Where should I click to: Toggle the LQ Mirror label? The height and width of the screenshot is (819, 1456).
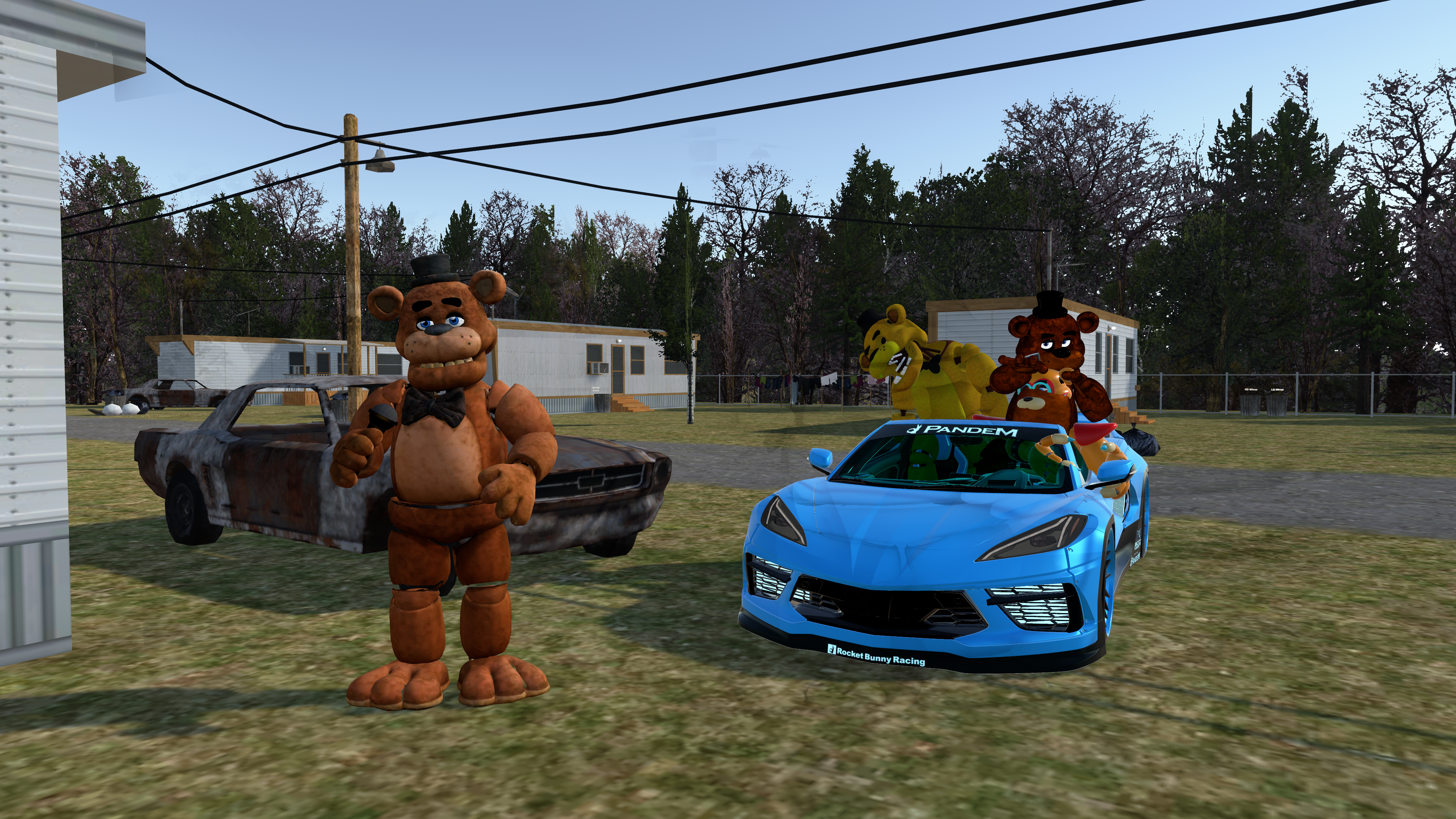[x=1277, y=389]
